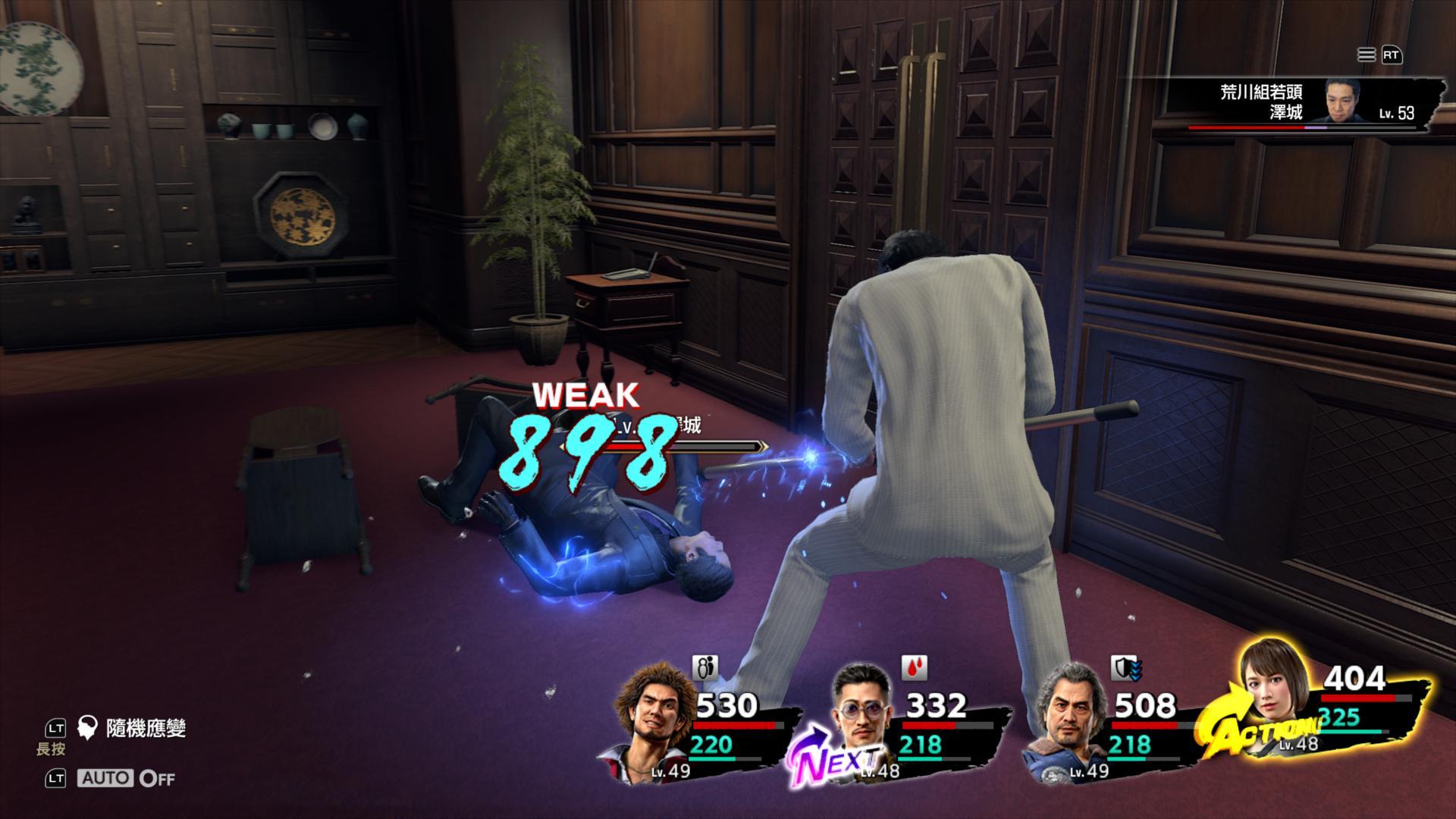This screenshot has height=819, width=1456.
Task: Check the status icon above Ichiban's HP
Action: click(x=705, y=668)
